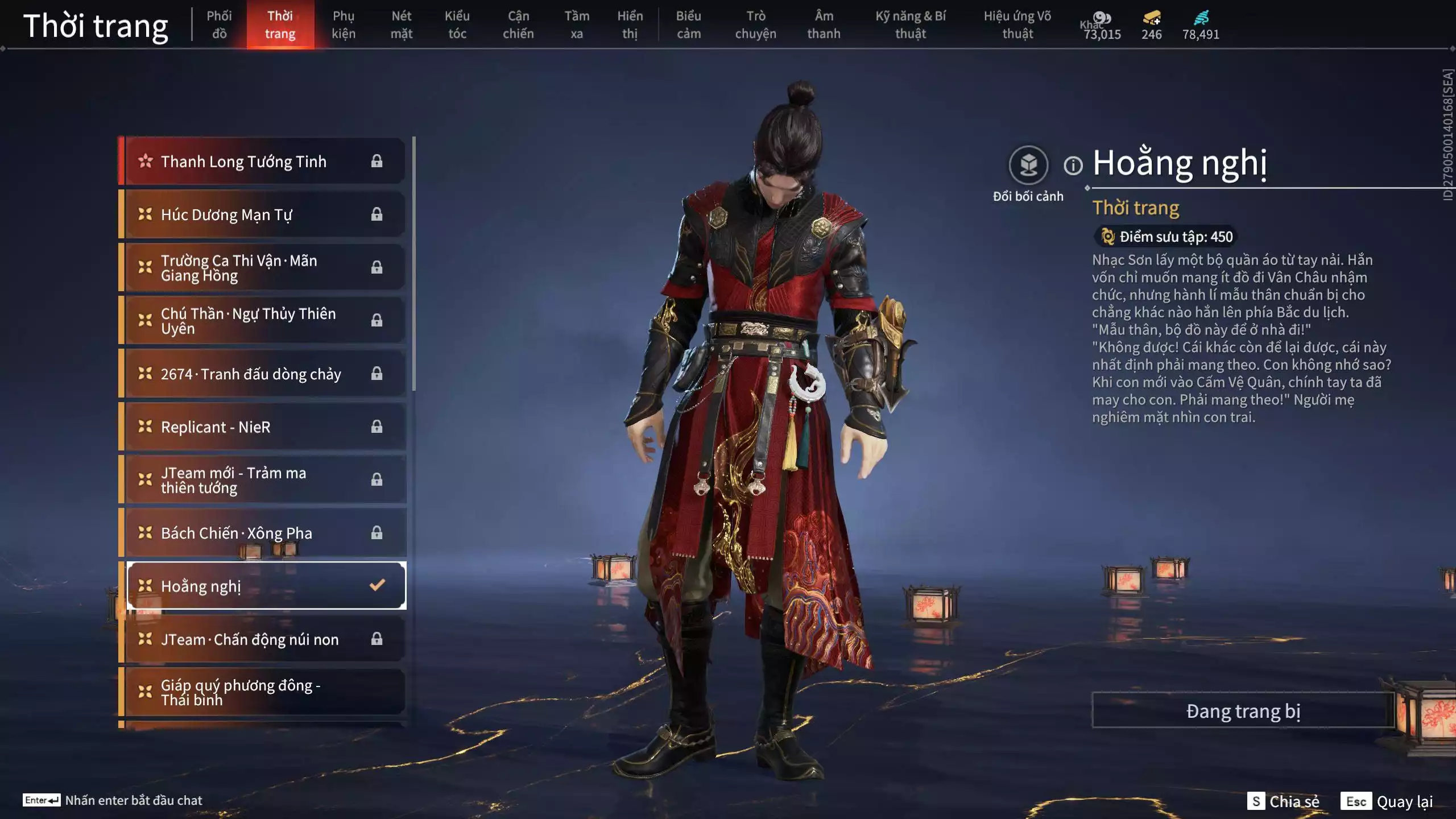Switch to the Phối đồ tab
This screenshot has height=819, width=1456.
219,25
